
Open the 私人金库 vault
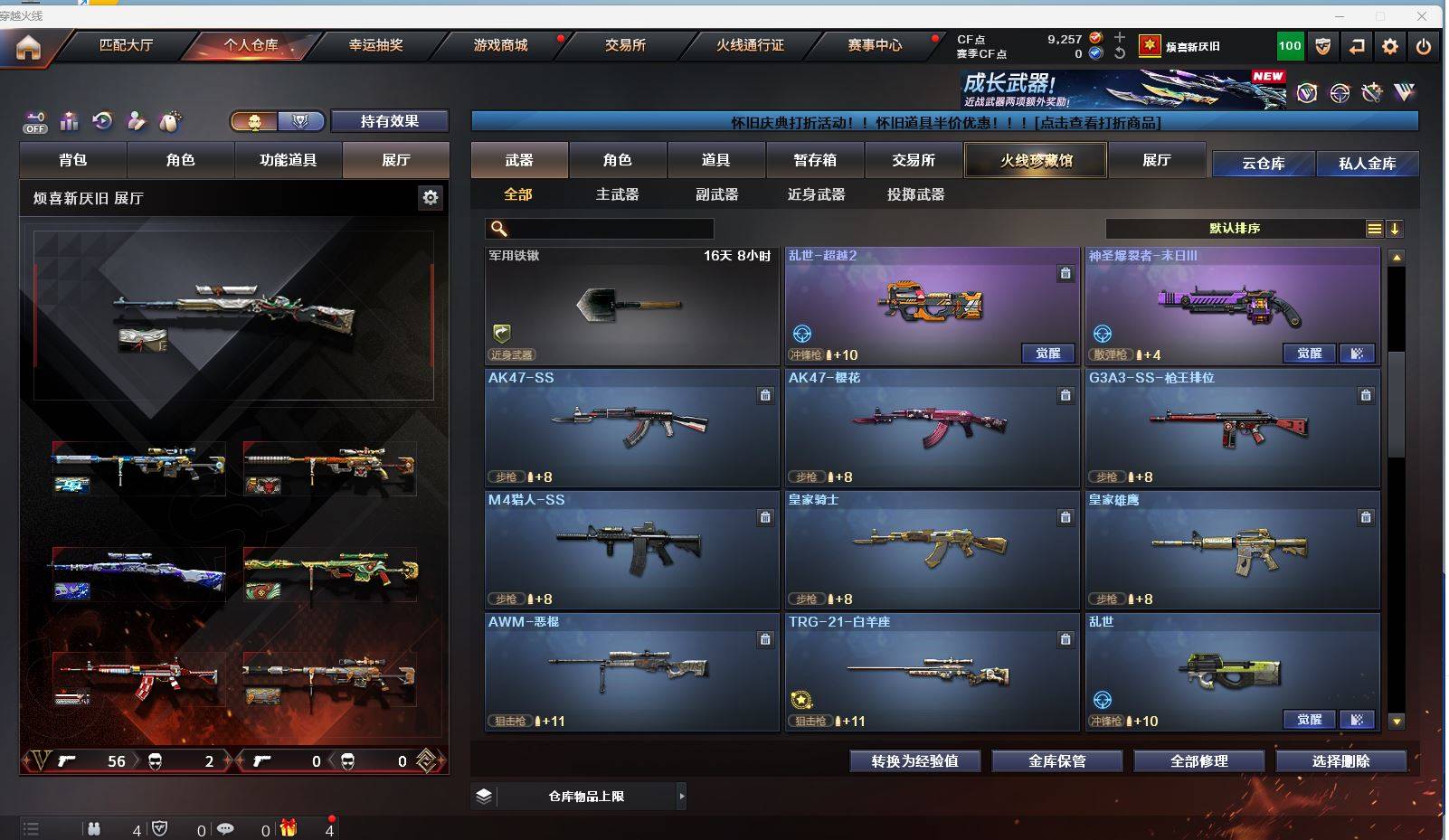[x=1367, y=163]
